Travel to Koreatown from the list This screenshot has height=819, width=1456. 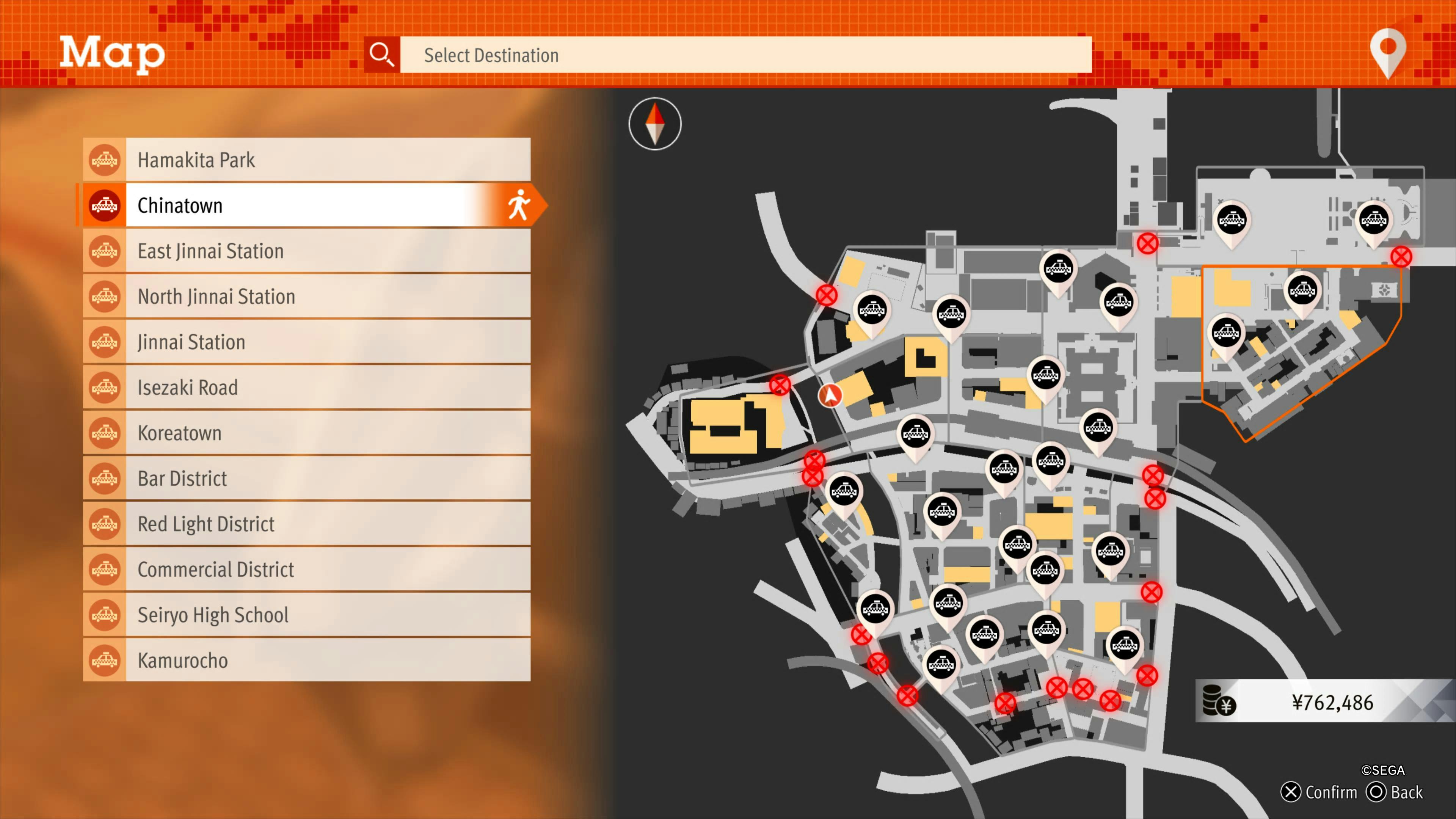(306, 433)
